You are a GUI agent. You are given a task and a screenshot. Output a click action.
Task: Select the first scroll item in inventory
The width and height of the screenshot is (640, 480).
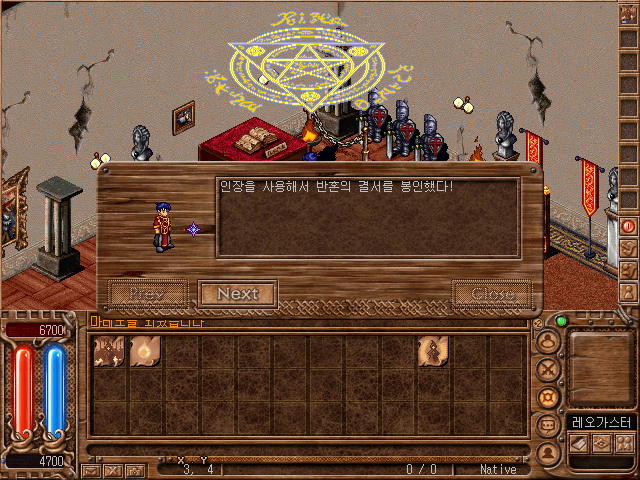tap(109, 351)
